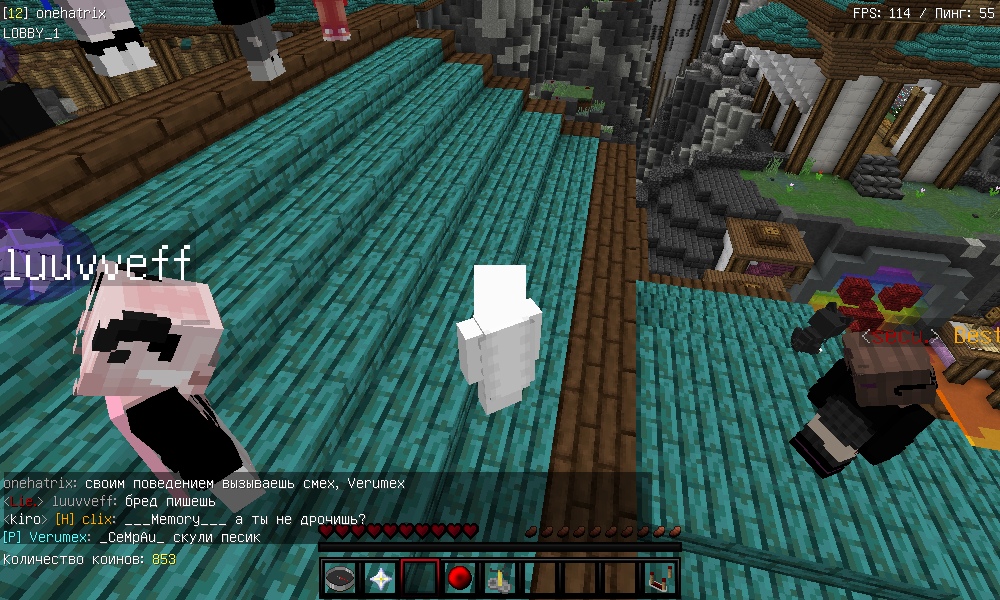Select the lever item hotbar slot

[499, 578]
